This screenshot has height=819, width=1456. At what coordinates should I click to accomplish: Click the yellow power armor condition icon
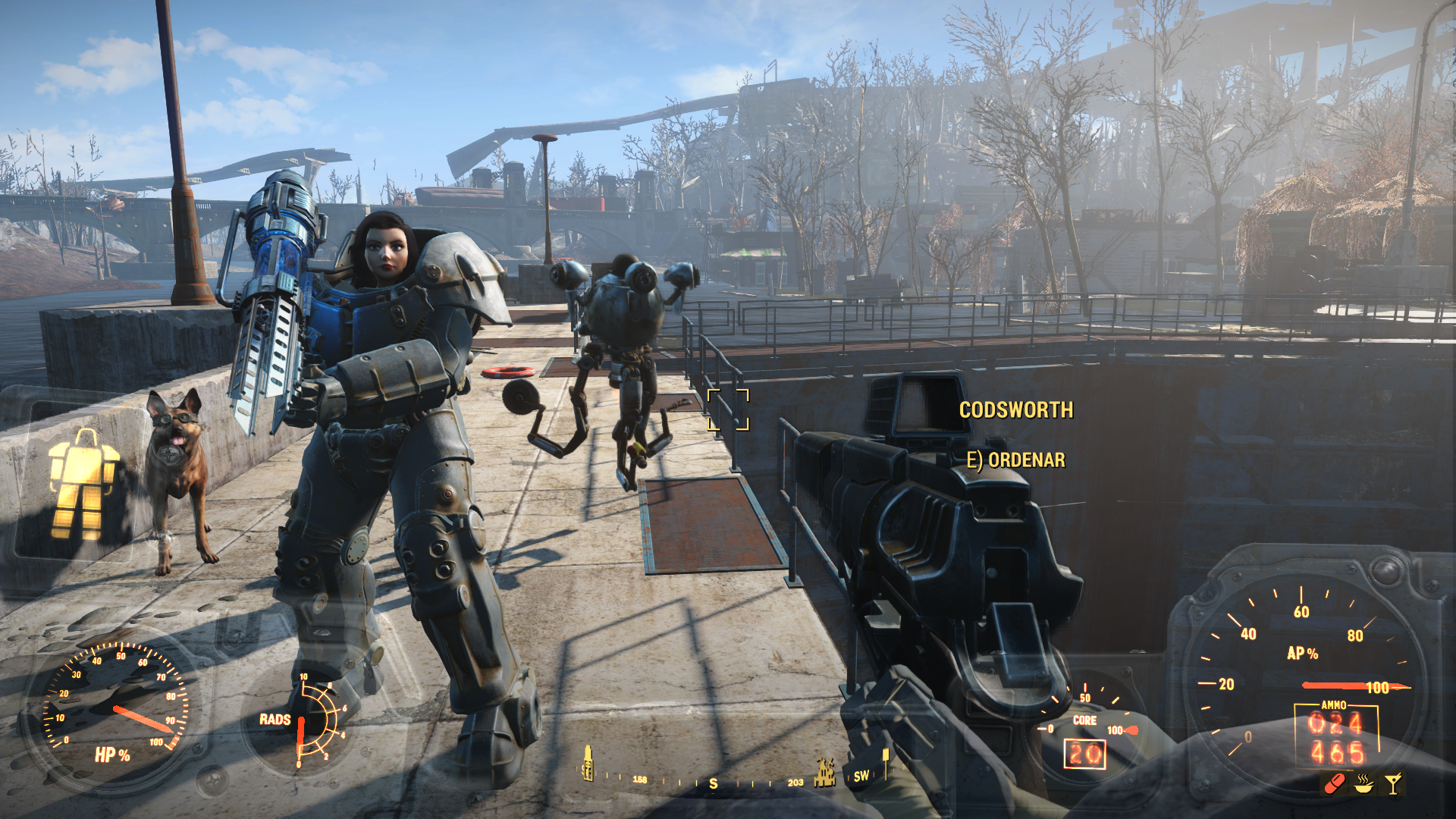pyautogui.click(x=83, y=485)
